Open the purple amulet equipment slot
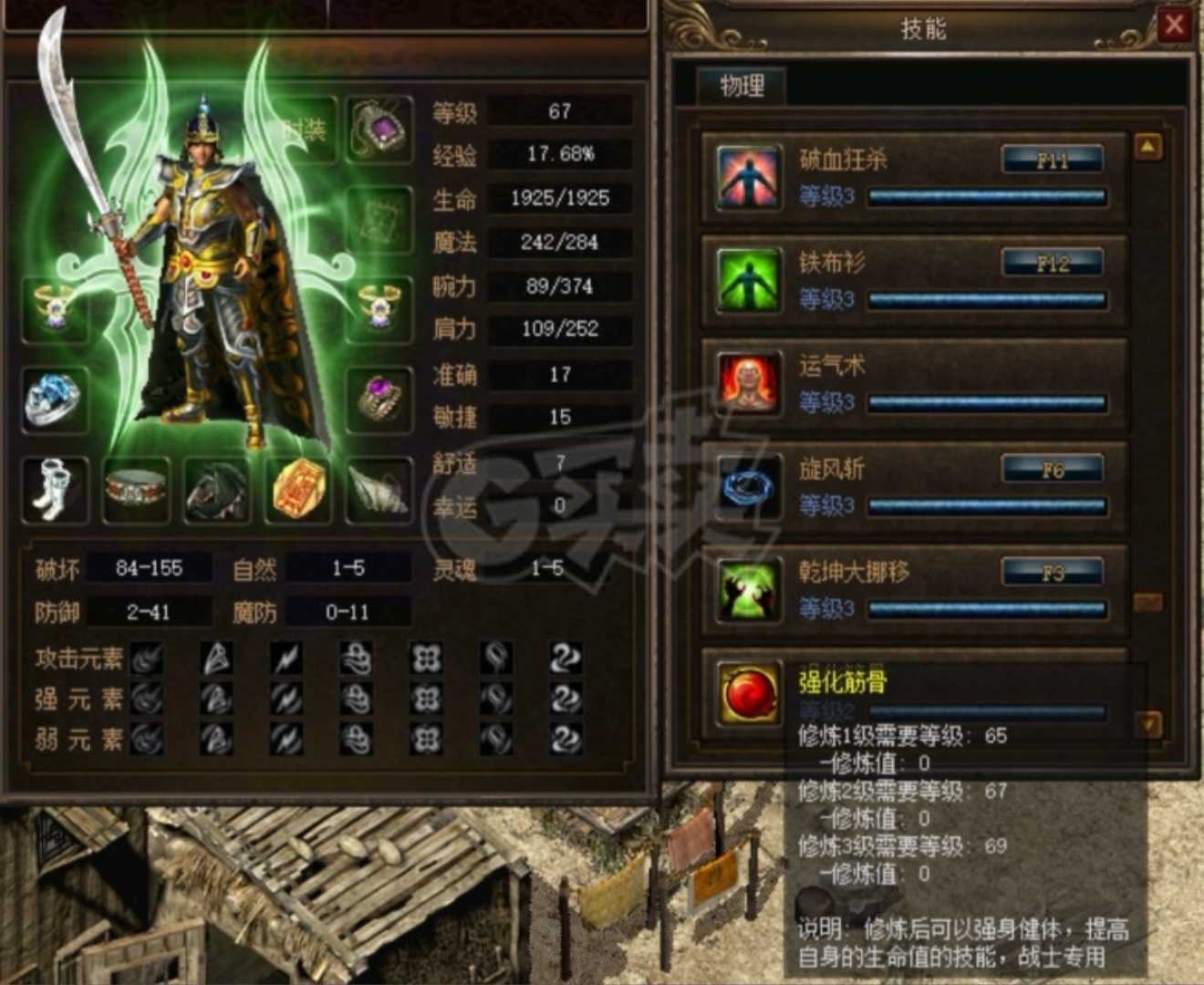Screen dimensions: 1204x985 coord(379,128)
